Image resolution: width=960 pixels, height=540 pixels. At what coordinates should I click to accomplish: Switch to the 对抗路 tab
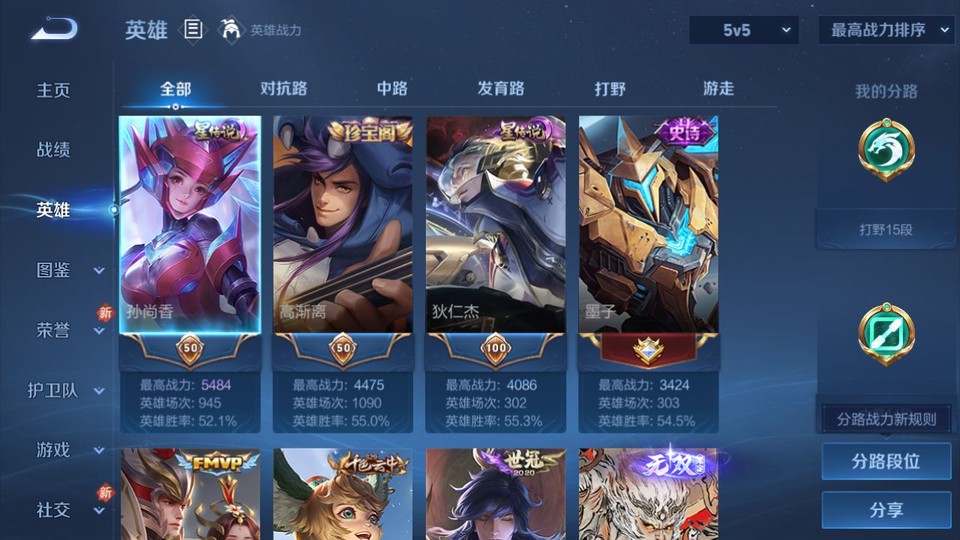pos(283,88)
